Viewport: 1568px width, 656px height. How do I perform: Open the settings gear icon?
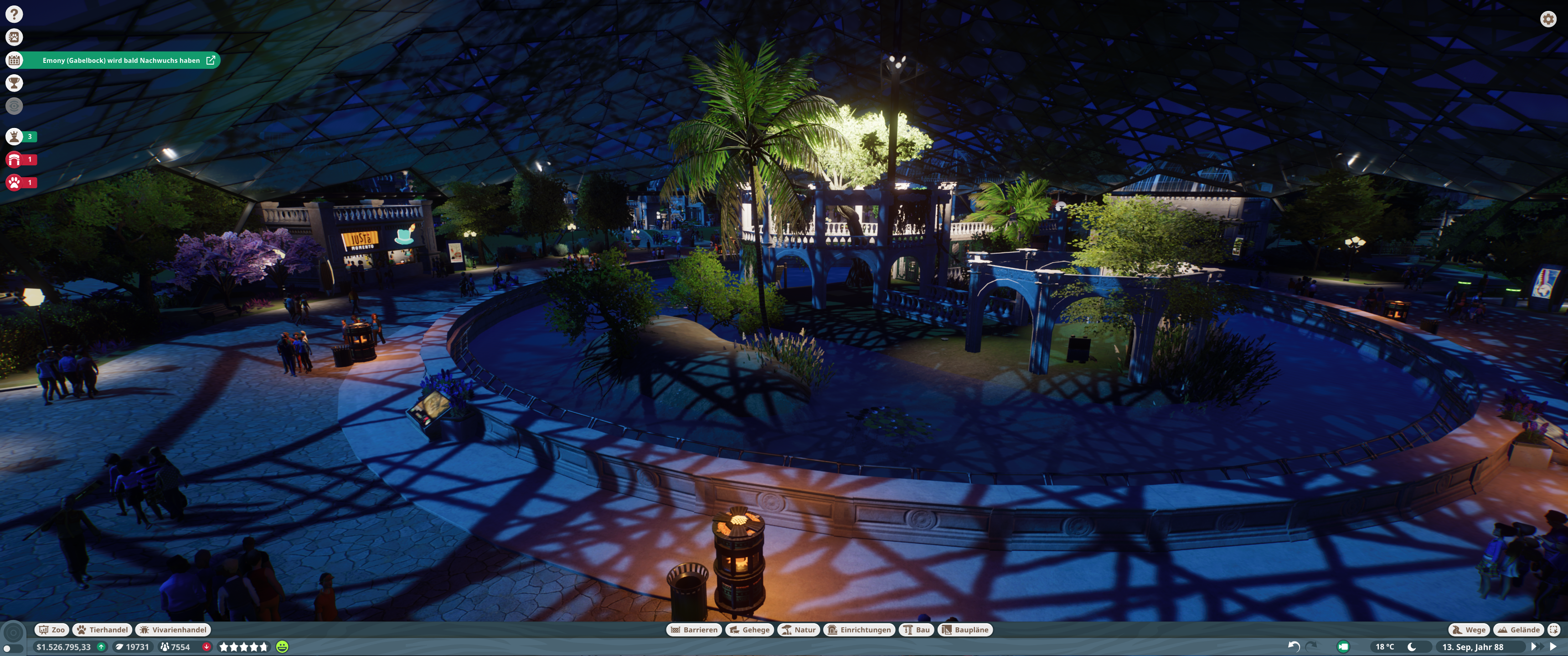tap(1548, 19)
